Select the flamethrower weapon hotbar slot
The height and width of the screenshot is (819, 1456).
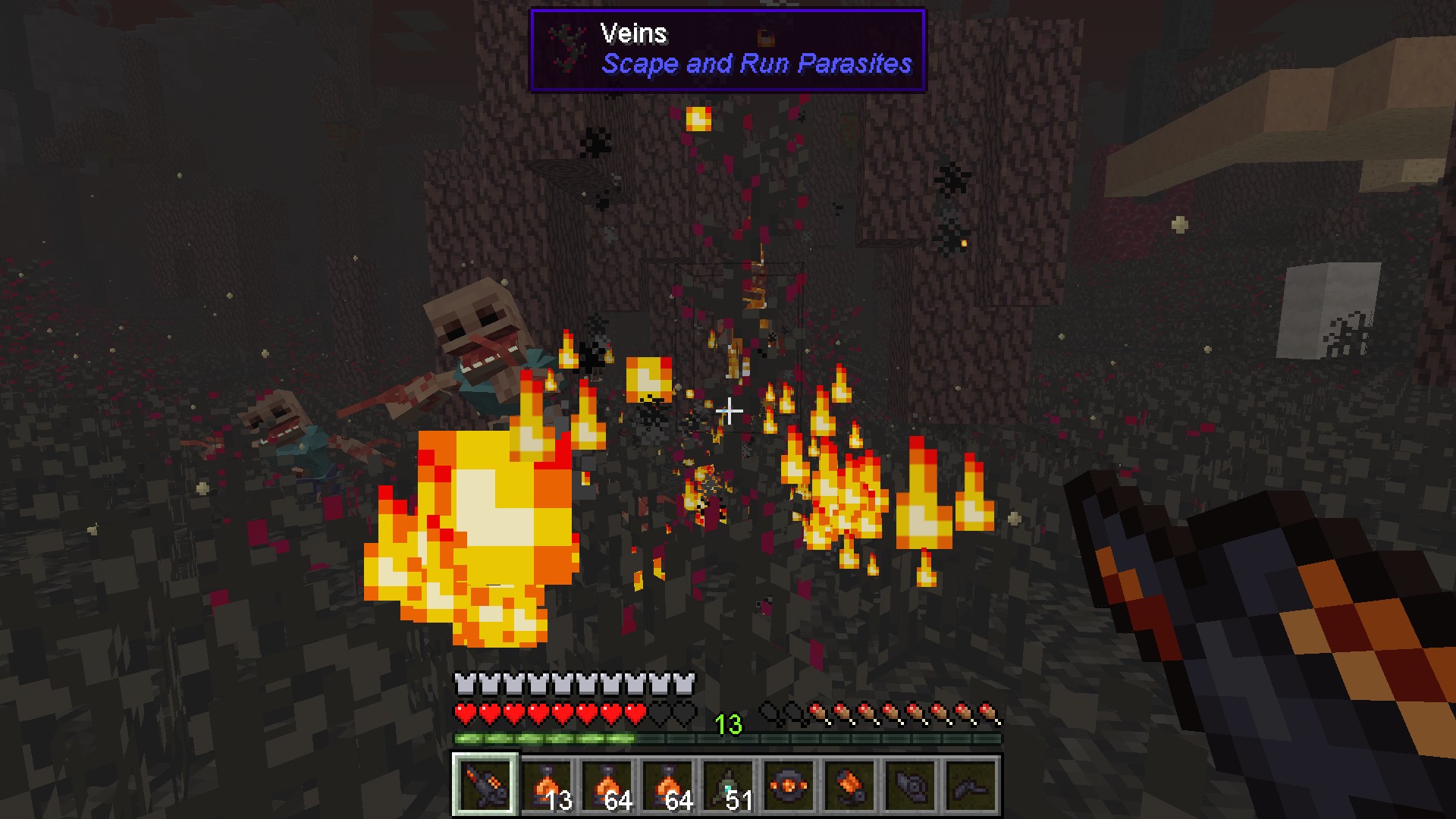(485, 785)
